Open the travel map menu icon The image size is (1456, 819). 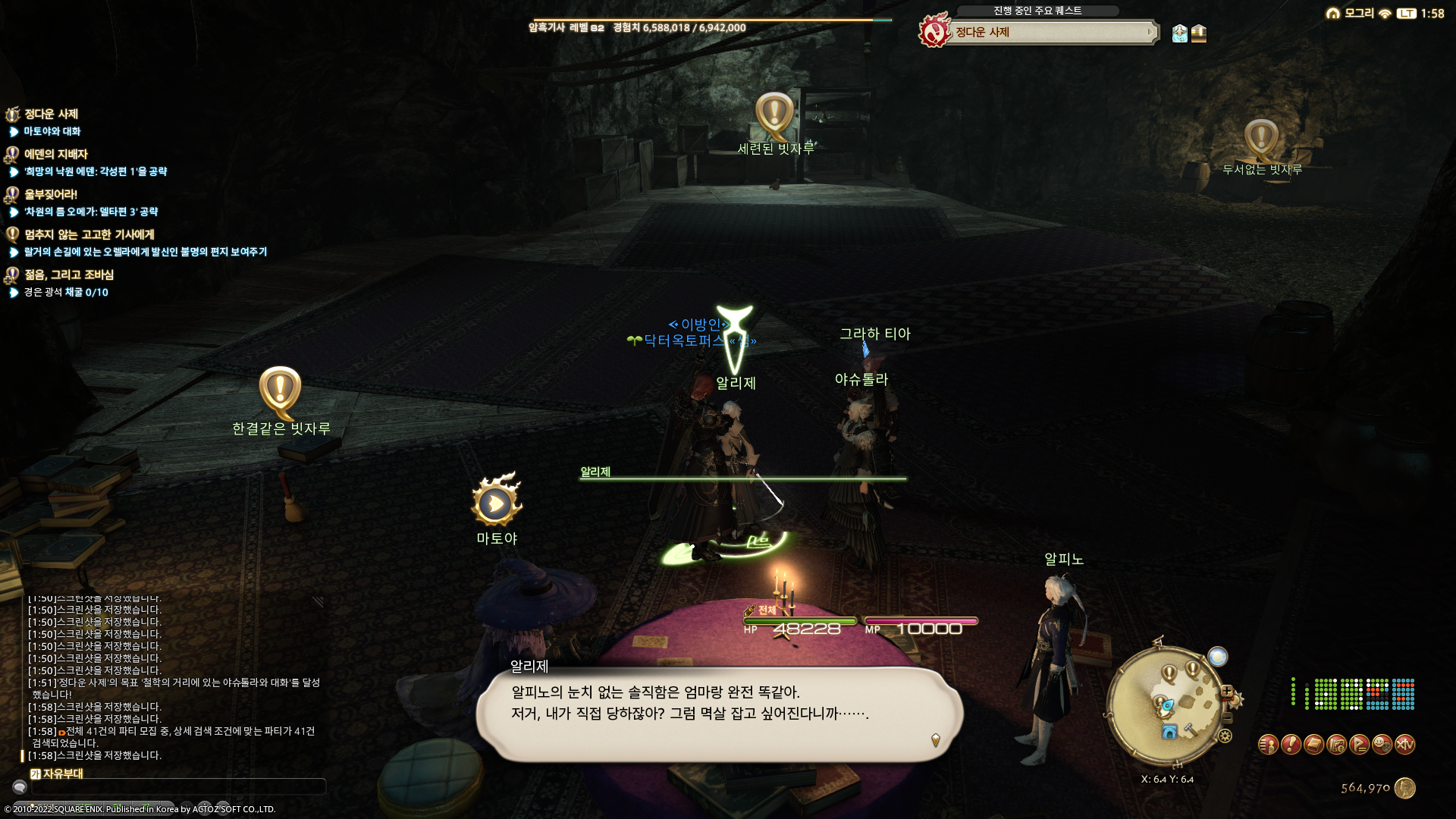coord(1336,745)
